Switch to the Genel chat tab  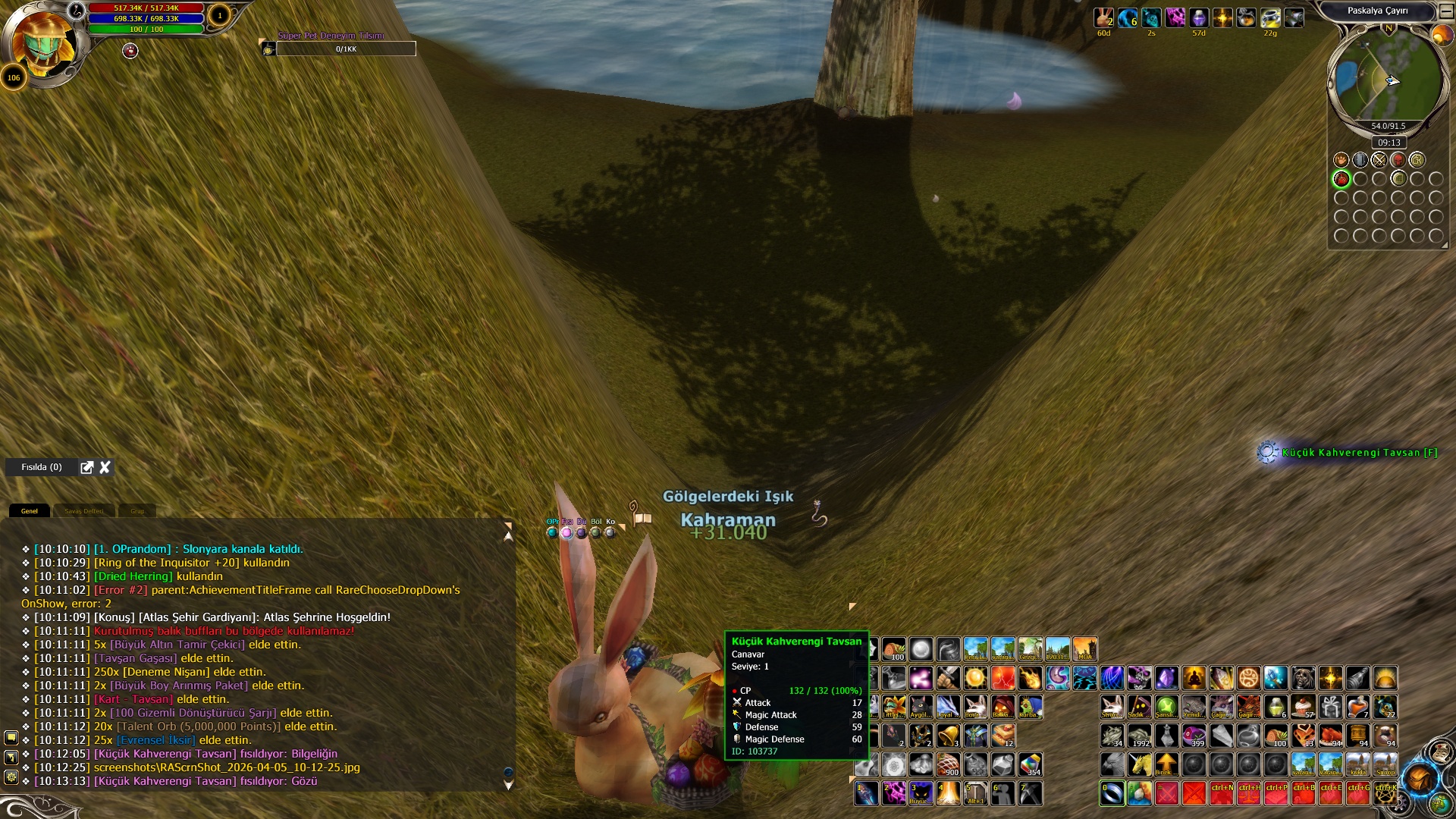pyautogui.click(x=30, y=511)
